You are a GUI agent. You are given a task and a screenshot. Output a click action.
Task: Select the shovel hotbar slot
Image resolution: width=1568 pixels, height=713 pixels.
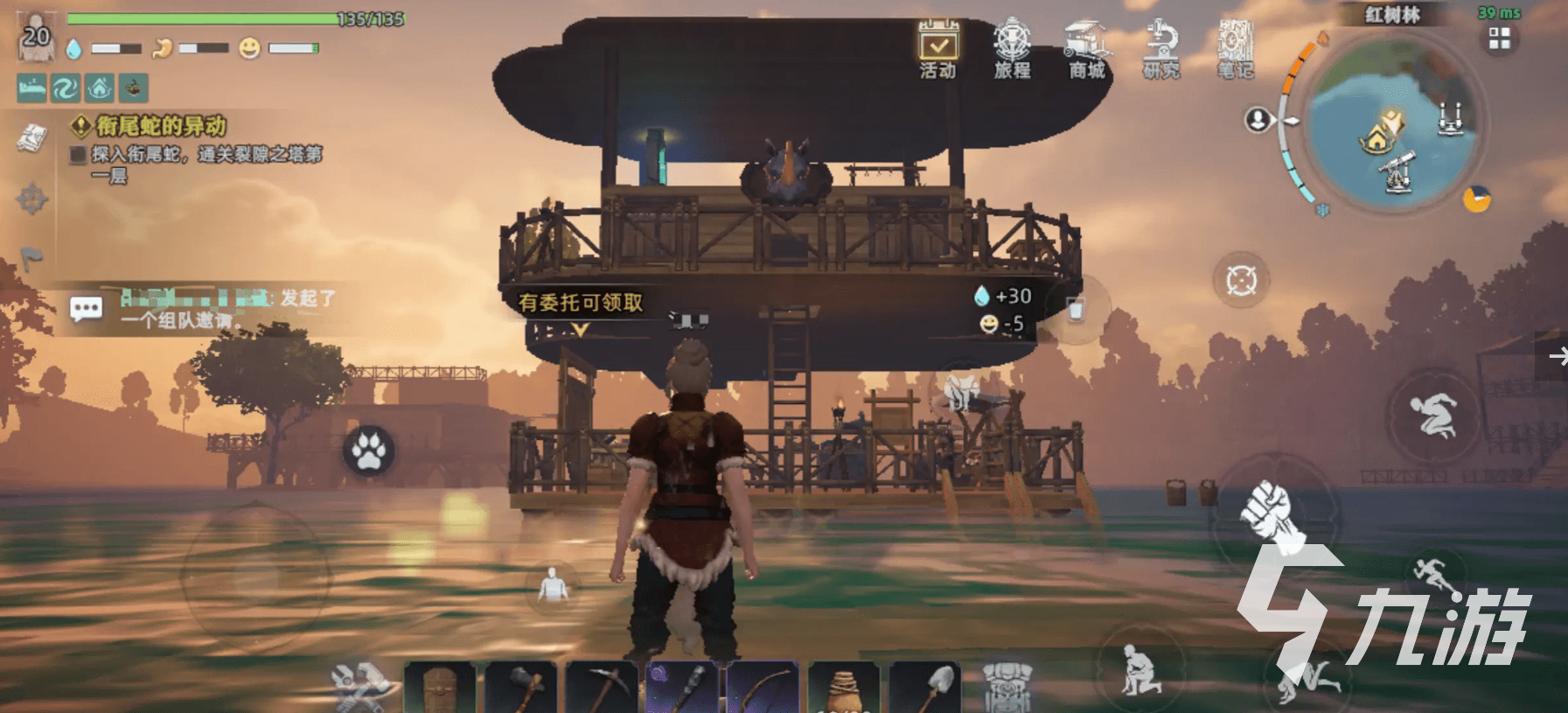(925, 689)
